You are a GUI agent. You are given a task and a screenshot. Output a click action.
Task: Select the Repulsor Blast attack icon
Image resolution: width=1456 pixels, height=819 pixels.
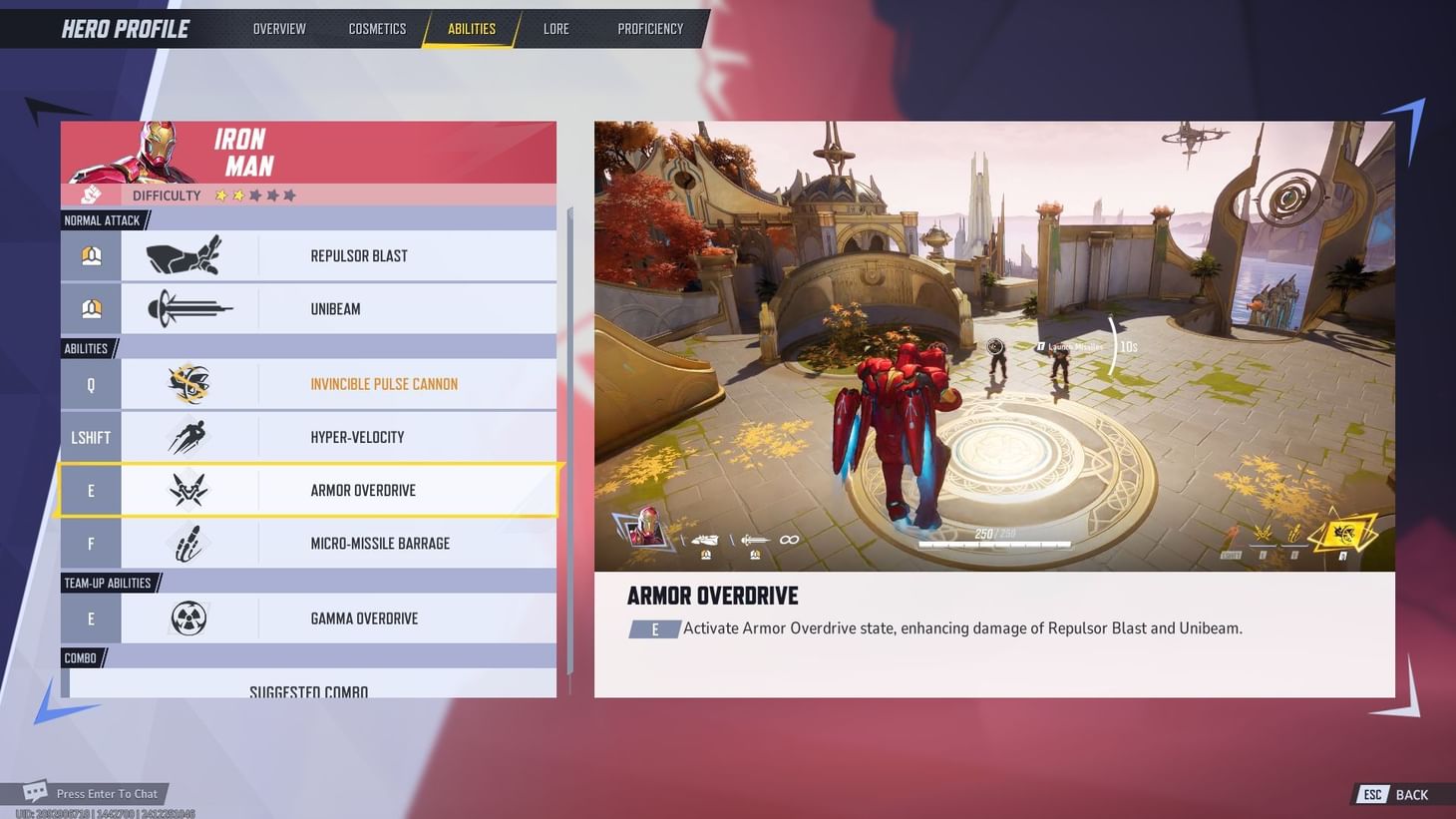tap(184, 255)
